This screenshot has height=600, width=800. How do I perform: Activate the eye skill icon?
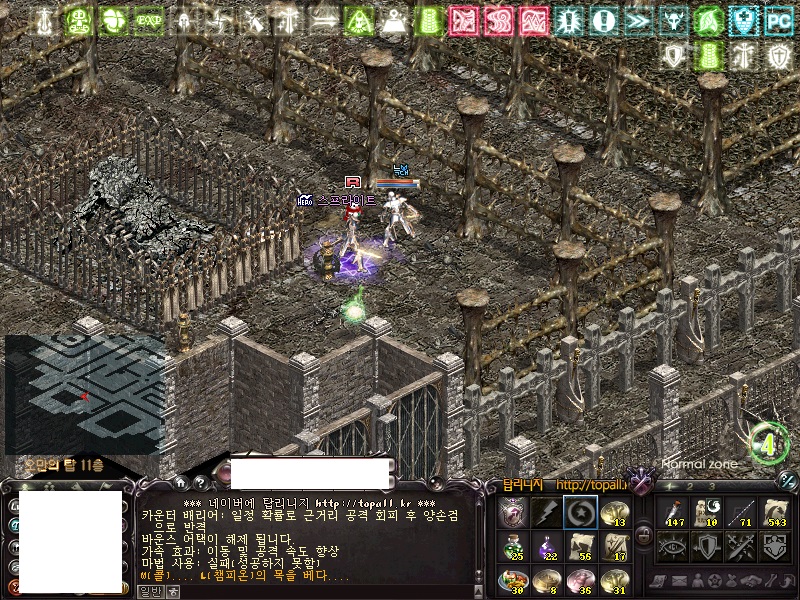coord(672,546)
